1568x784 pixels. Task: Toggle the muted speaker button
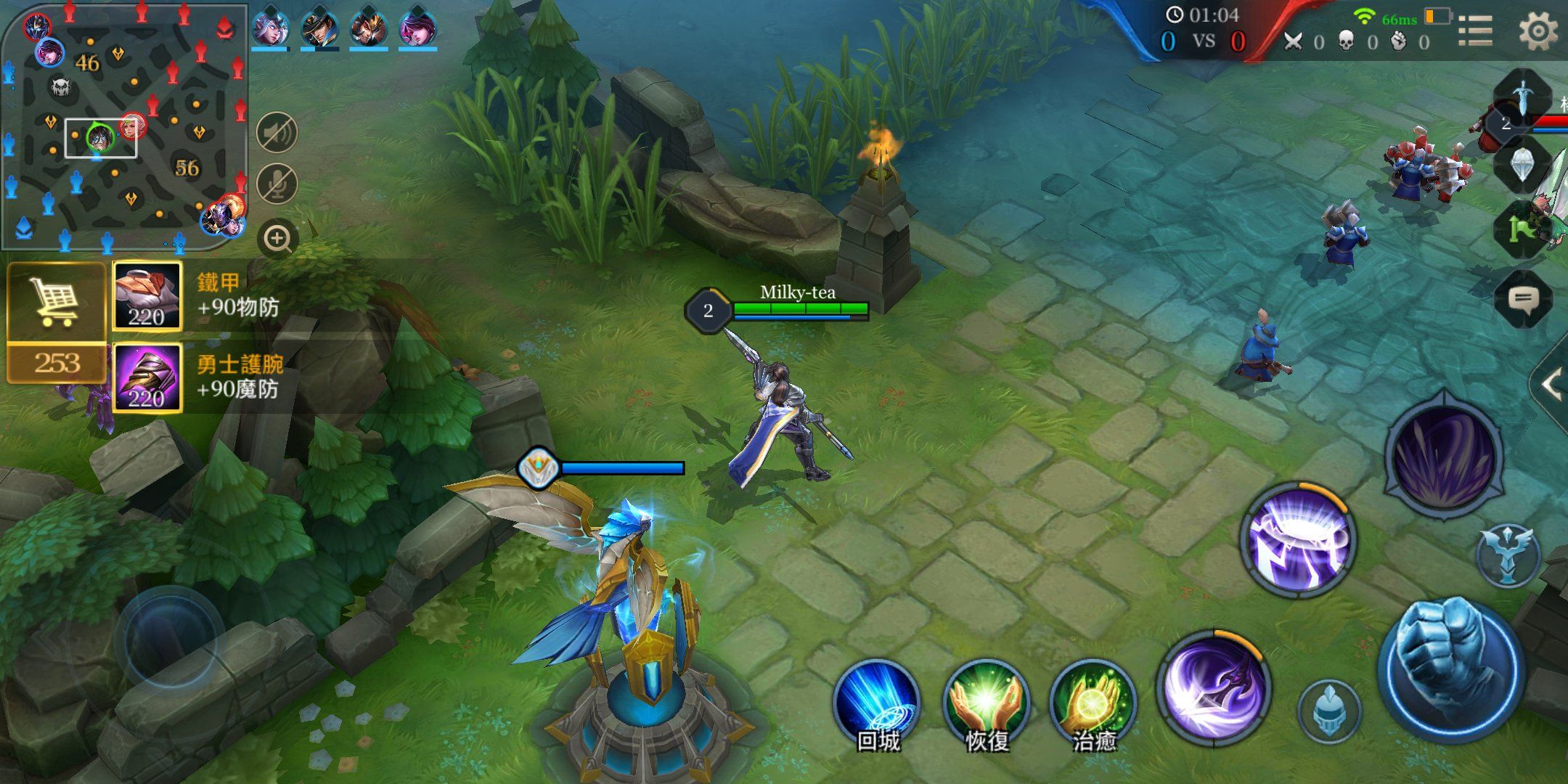coord(277,133)
